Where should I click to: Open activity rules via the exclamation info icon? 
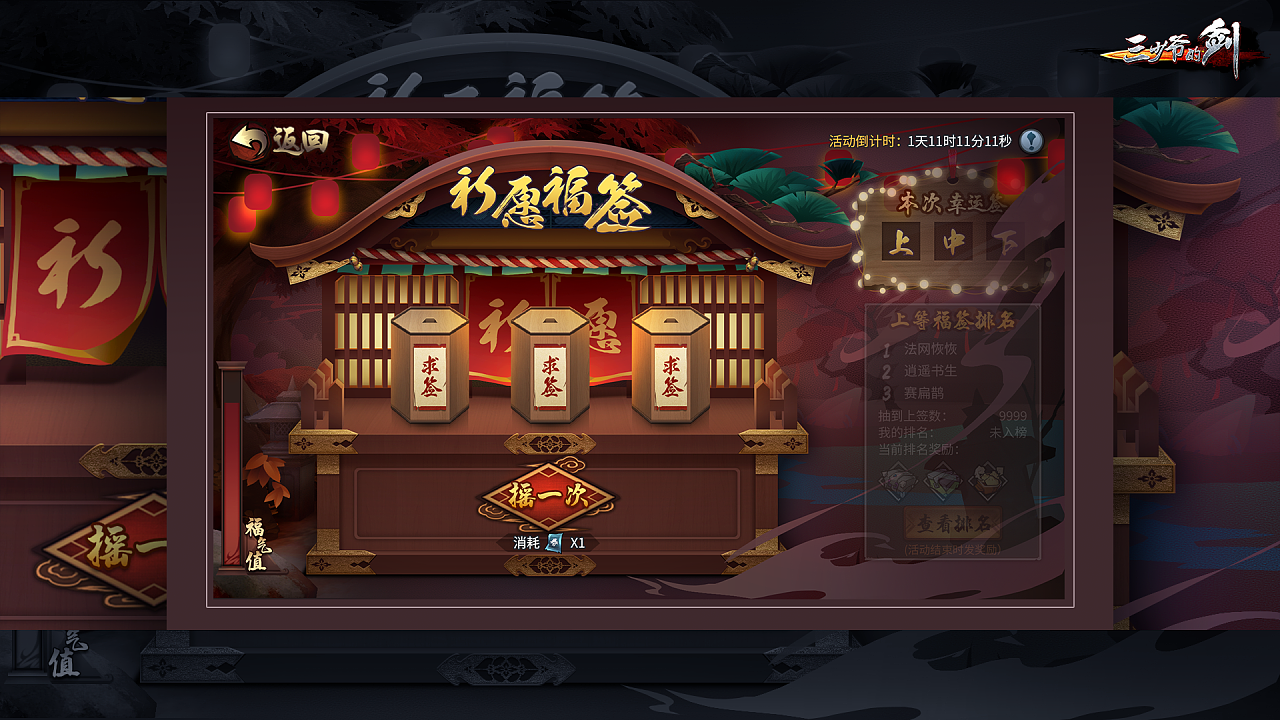(1033, 139)
